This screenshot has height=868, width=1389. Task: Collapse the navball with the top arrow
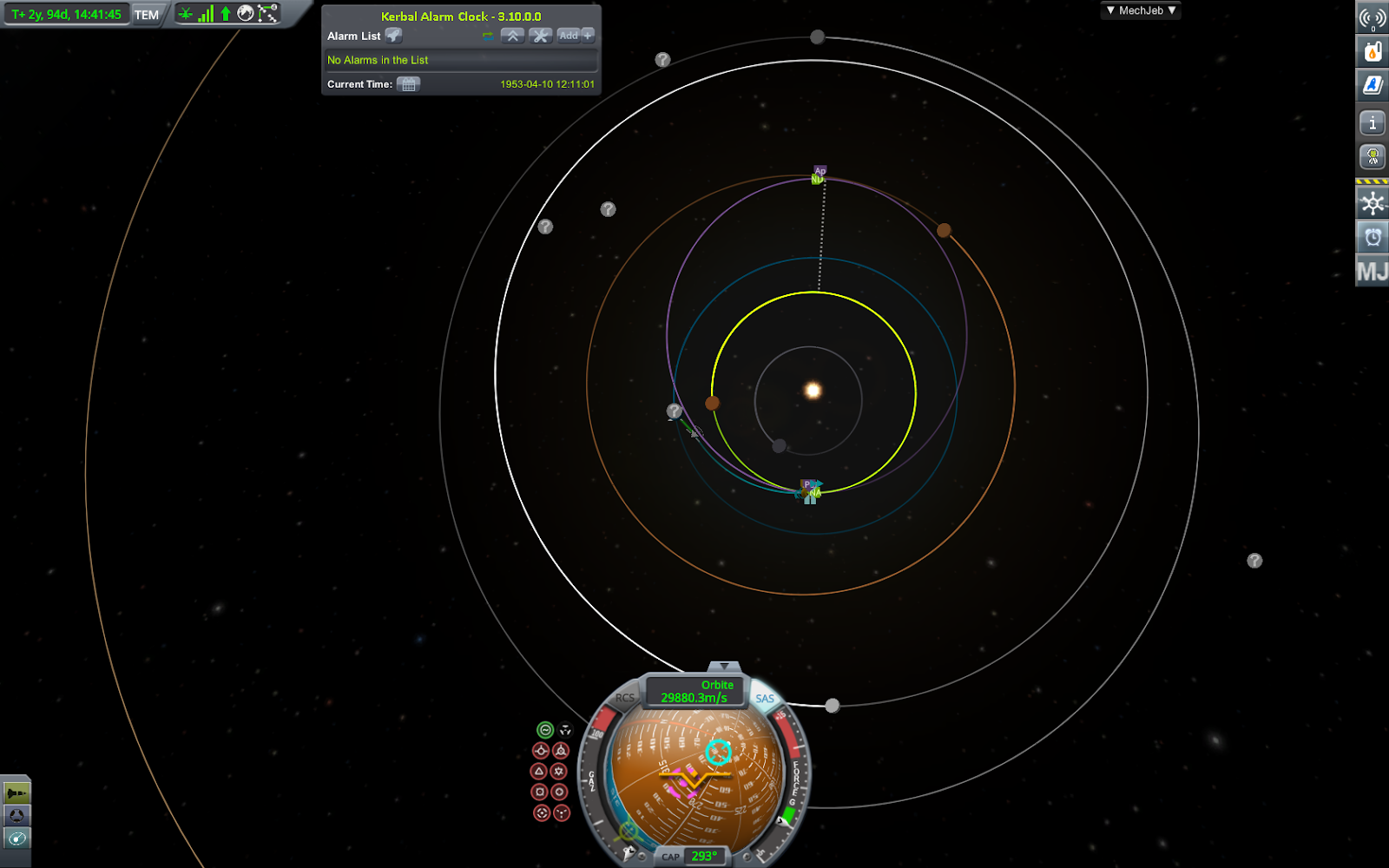[x=723, y=667]
